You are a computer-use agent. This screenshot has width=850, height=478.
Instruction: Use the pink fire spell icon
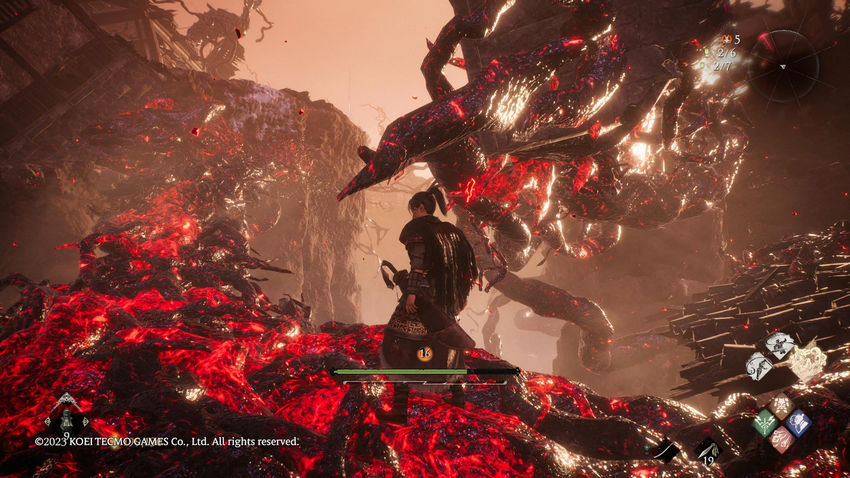781,439
